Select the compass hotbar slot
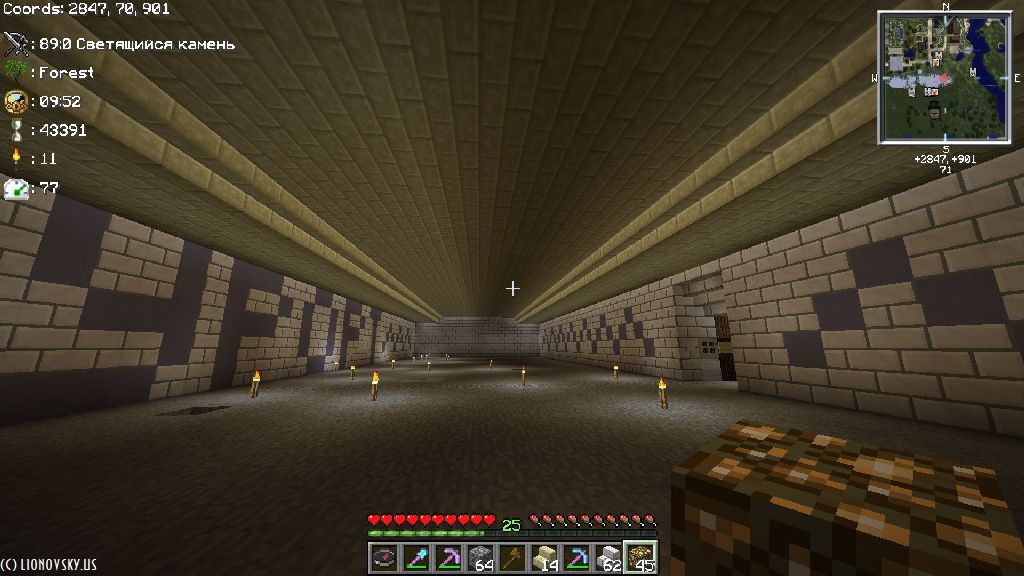This screenshot has width=1024, height=576. coord(385,557)
